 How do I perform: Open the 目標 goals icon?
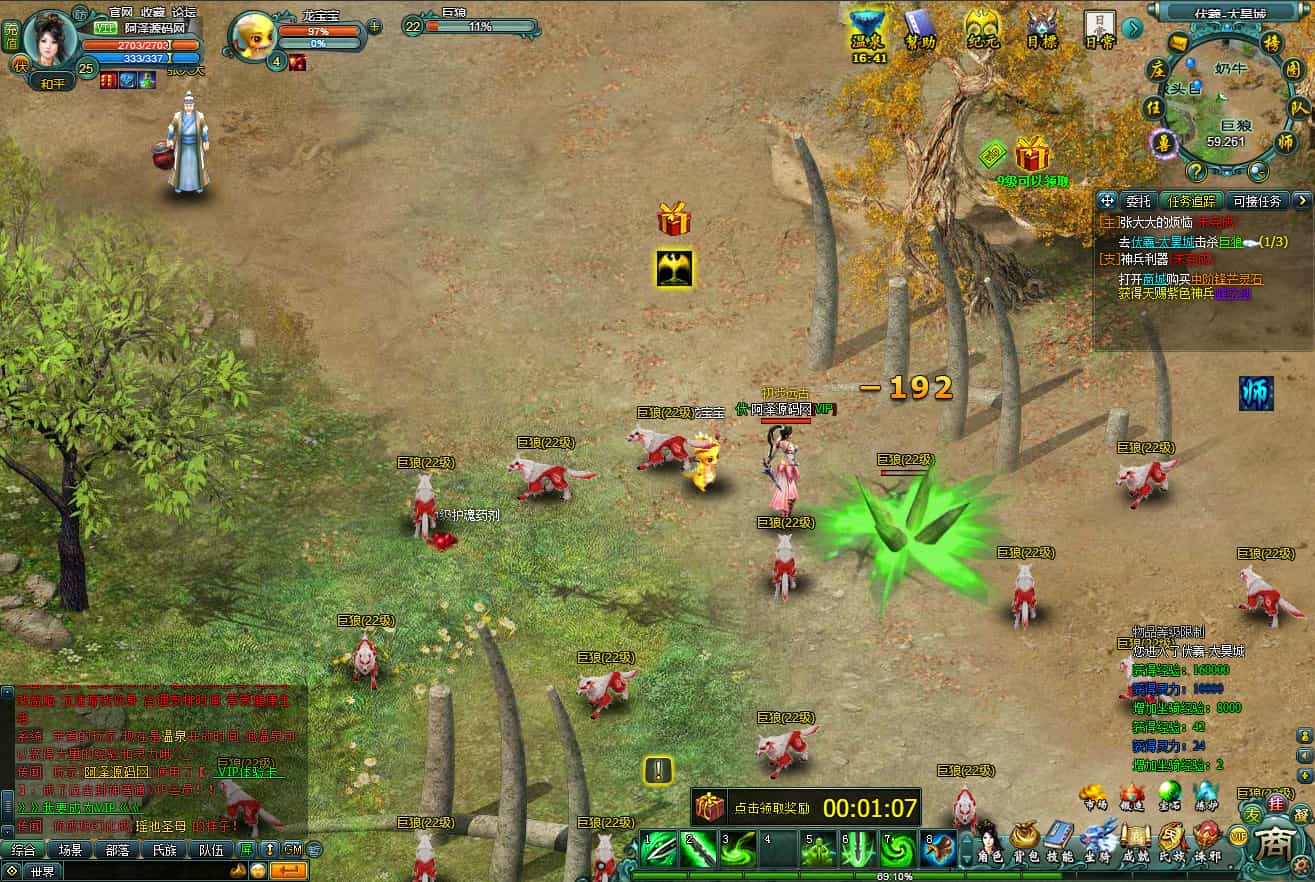(1042, 30)
